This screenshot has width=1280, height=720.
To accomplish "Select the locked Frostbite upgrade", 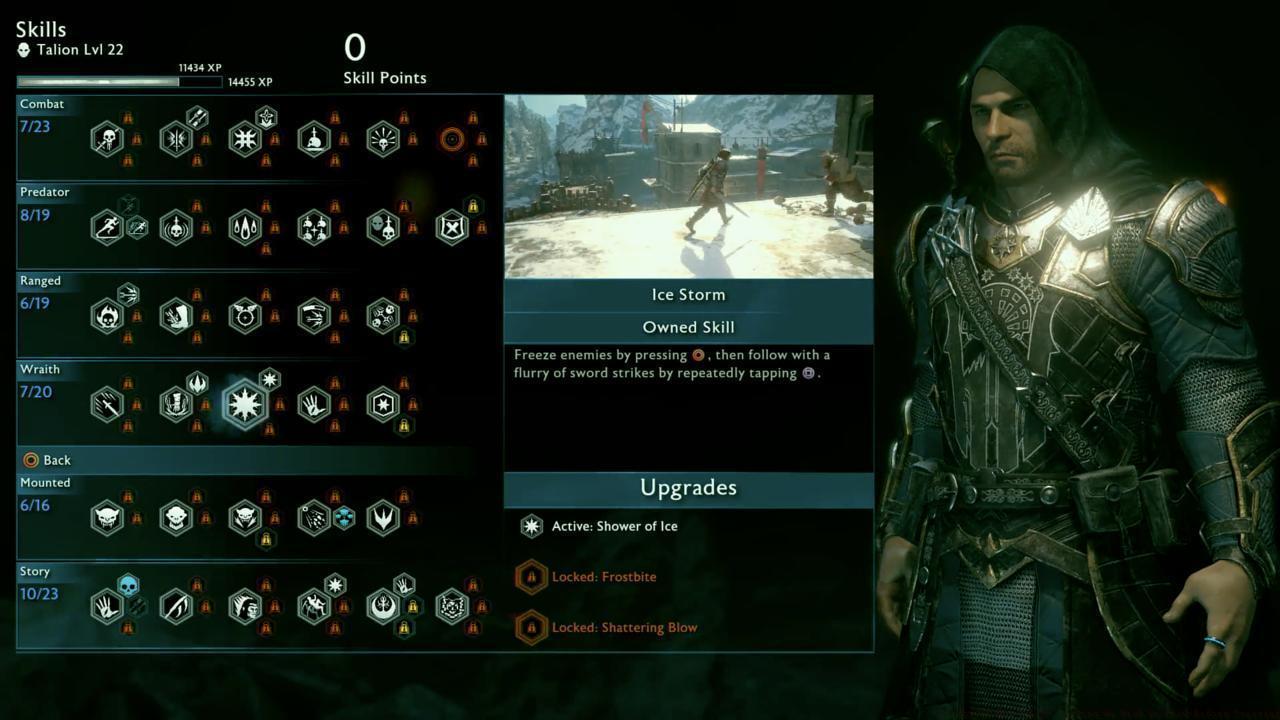I will tap(604, 576).
